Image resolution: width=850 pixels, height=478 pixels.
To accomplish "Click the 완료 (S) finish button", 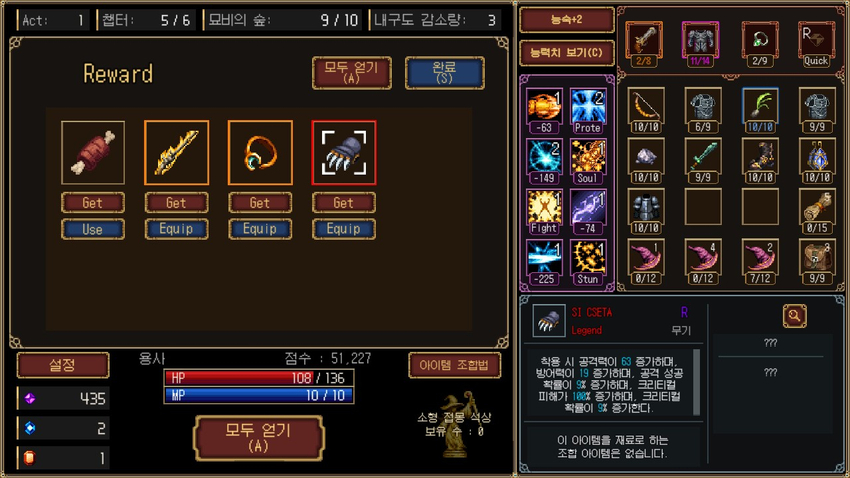I will coord(444,72).
